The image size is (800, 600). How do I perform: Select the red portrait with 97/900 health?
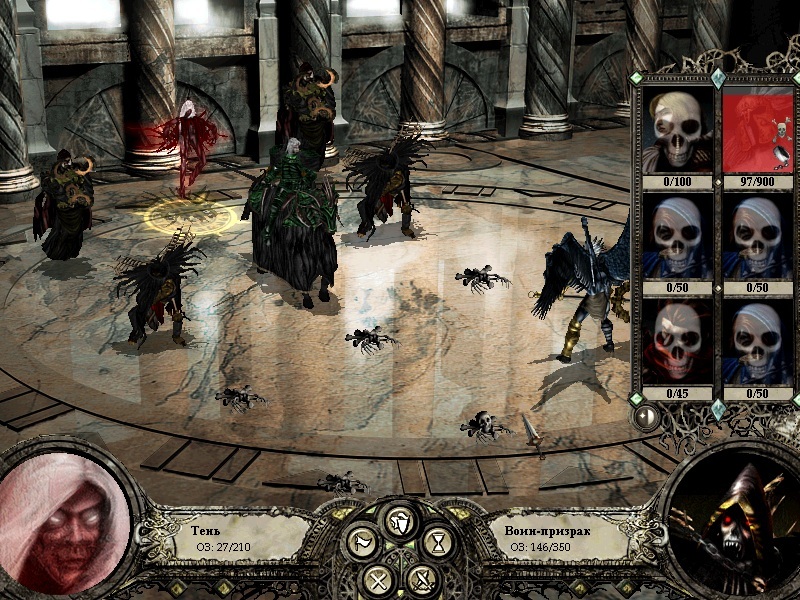tap(758, 130)
